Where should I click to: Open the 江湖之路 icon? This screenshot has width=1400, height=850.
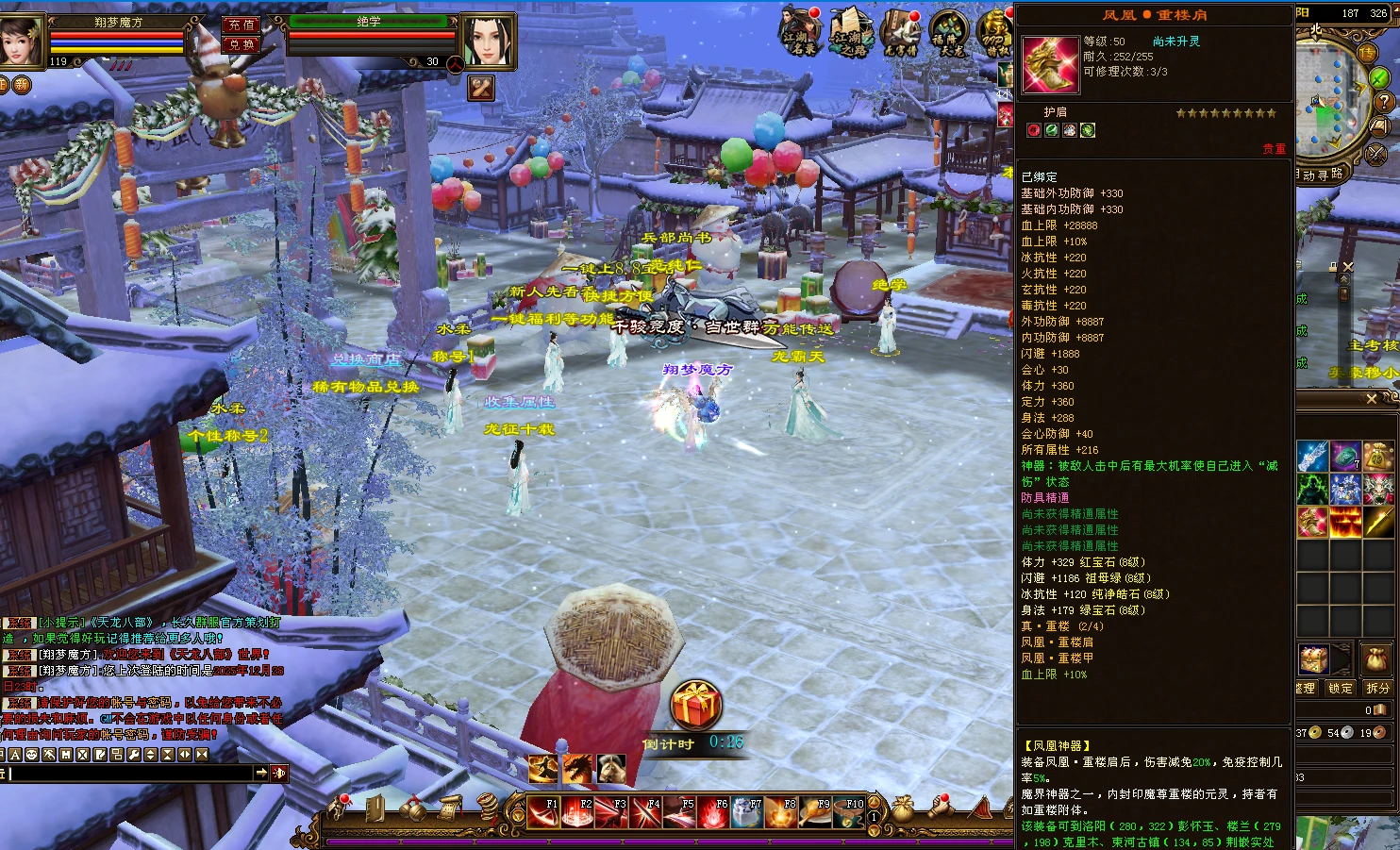pos(851,31)
